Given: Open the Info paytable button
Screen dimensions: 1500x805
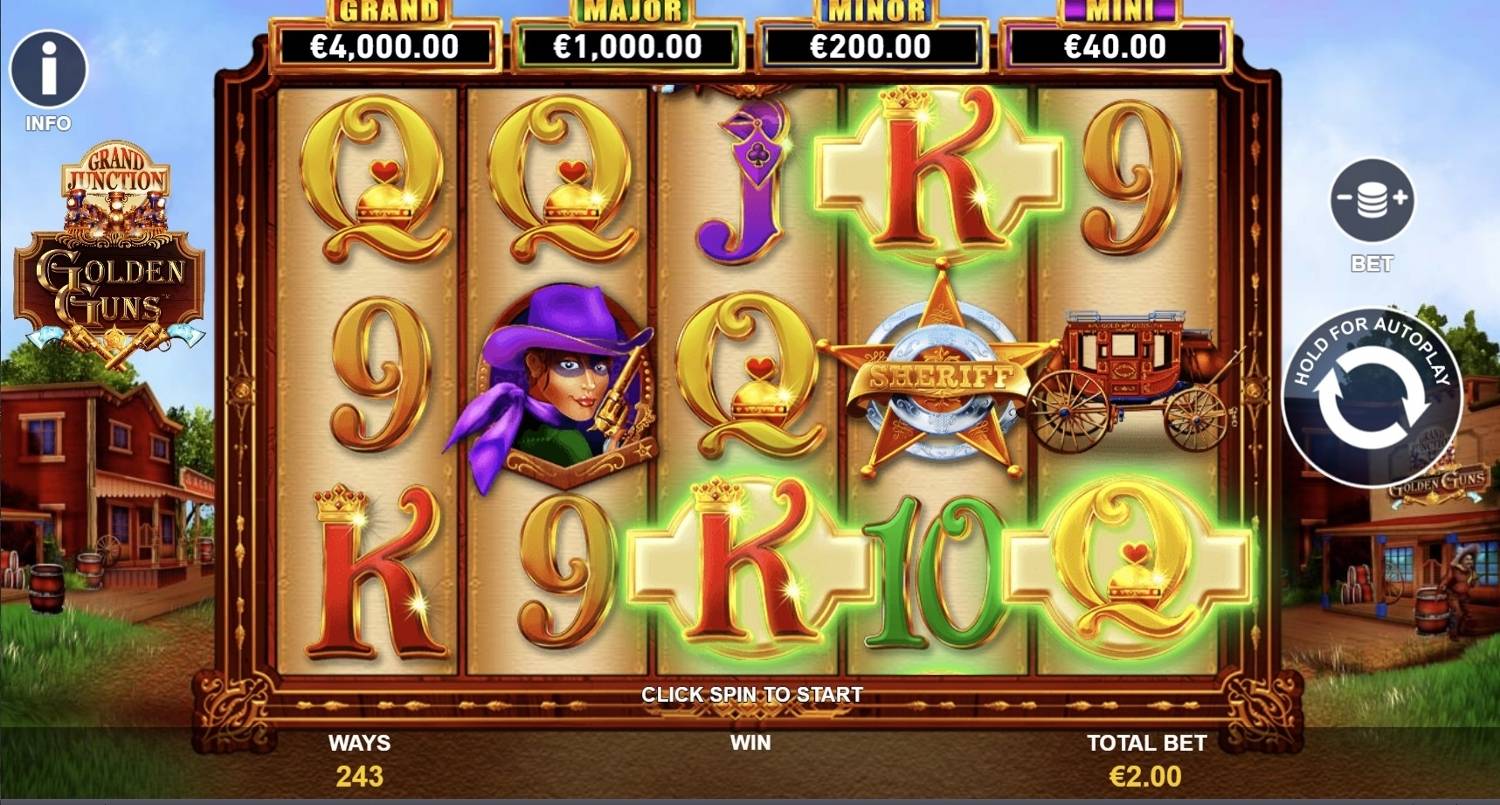Looking at the screenshot, I should pos(48,69).
